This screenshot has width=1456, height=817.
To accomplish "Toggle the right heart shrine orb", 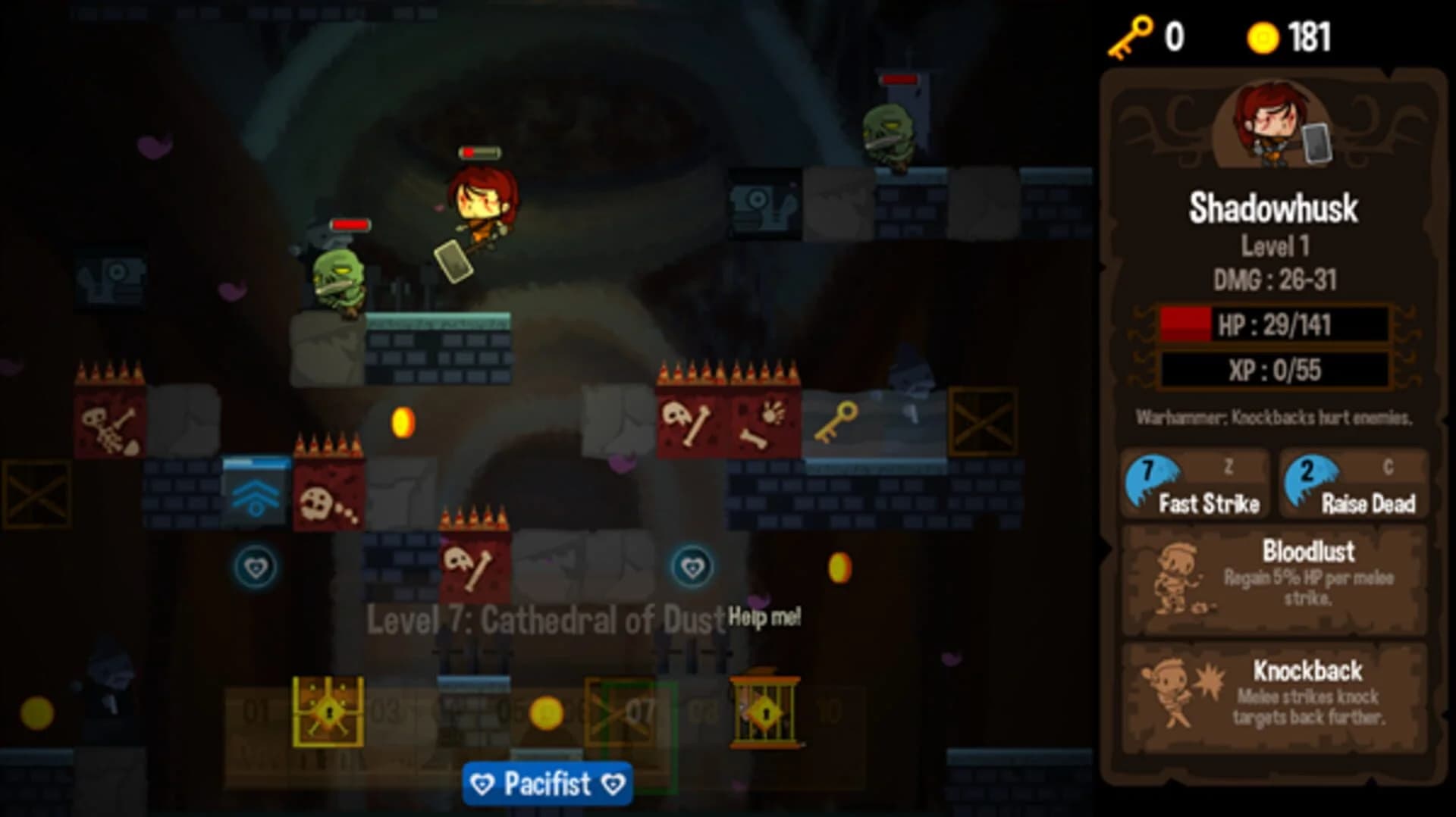I will tap(693, 565).
